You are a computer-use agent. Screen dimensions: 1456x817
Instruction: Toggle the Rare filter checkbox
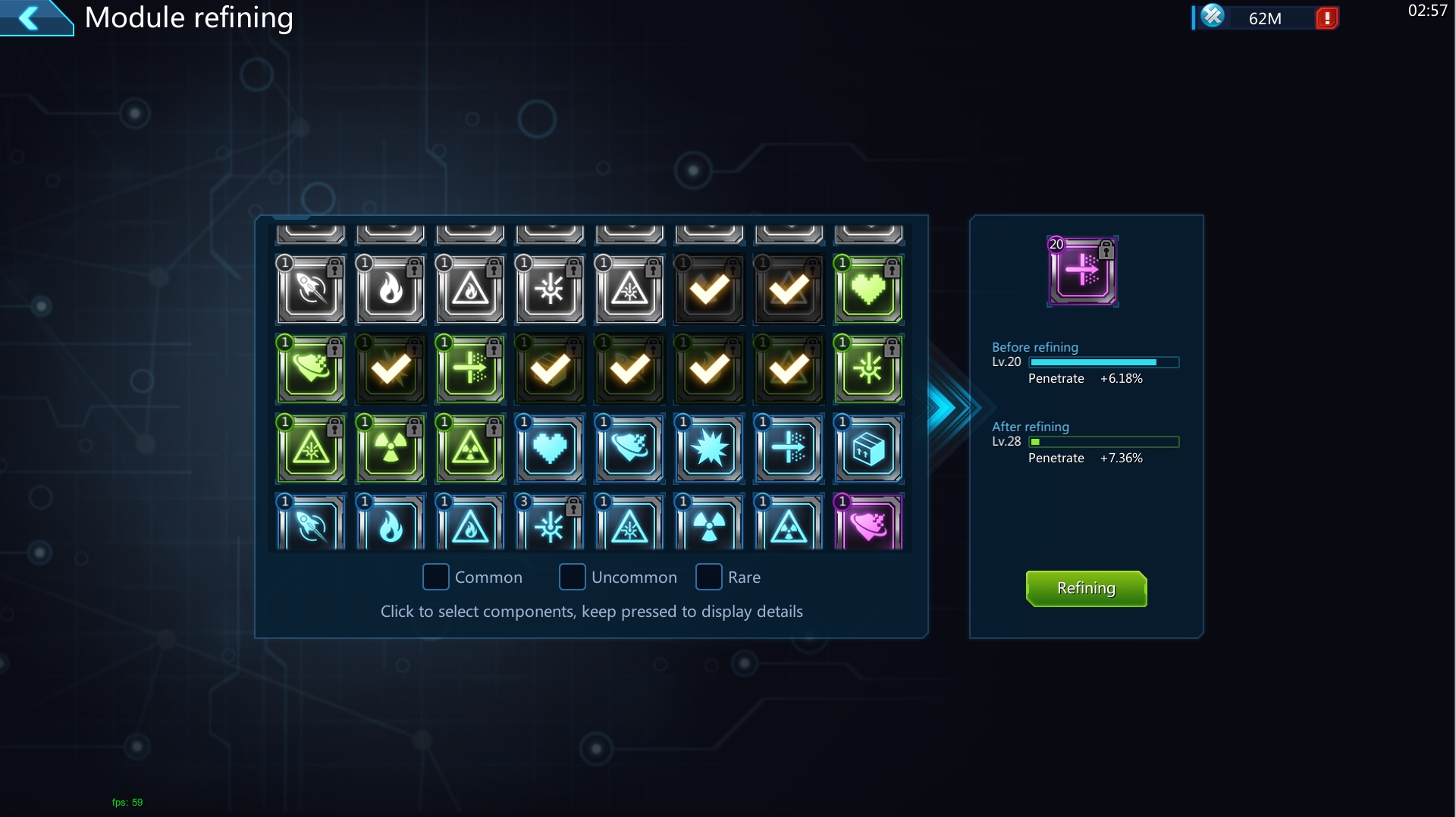709,577
